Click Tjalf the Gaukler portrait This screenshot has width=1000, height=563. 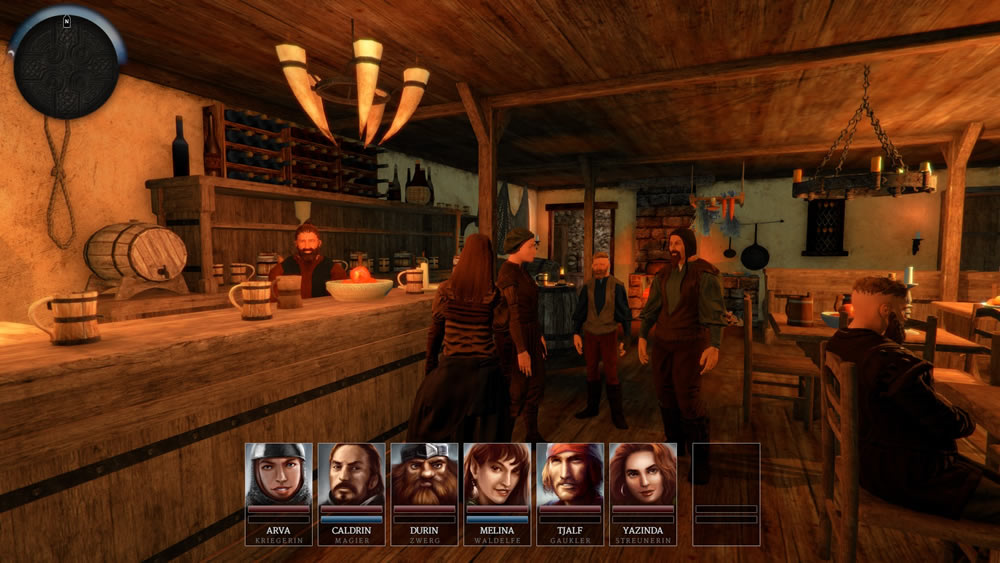(570, 475)
